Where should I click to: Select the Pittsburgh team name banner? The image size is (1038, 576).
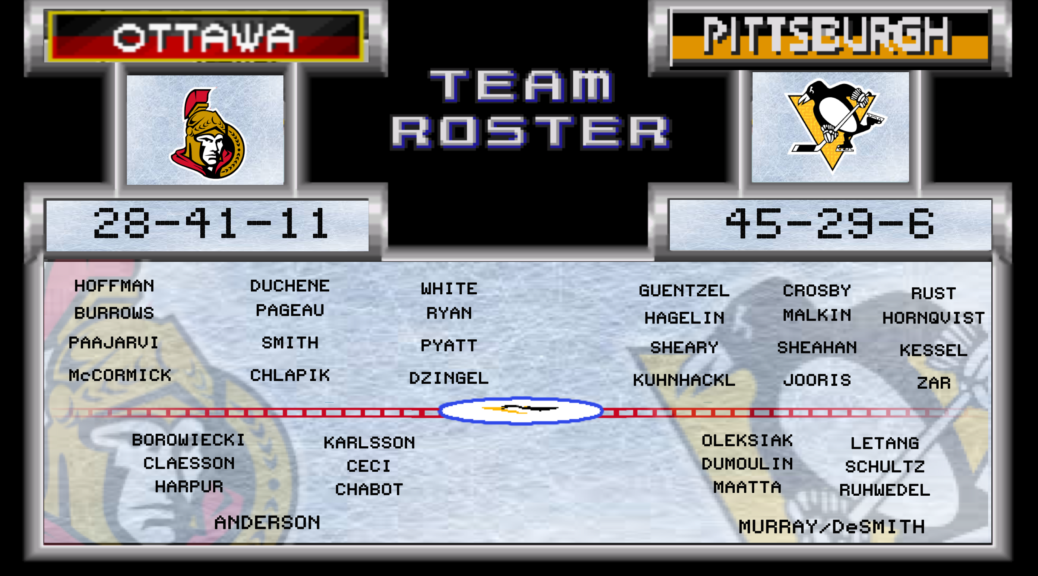tap(829, 37)
